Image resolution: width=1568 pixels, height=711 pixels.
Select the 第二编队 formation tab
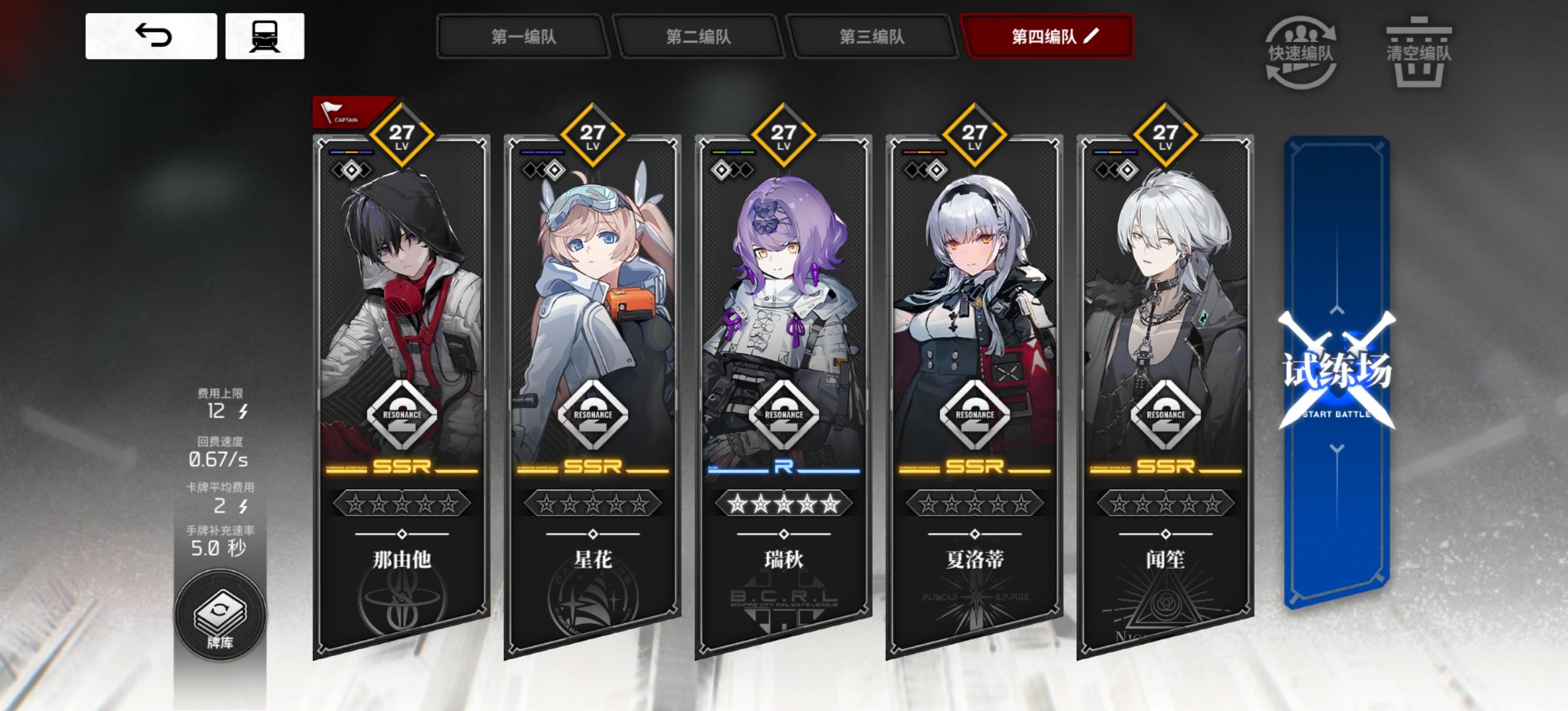[697, 37]
